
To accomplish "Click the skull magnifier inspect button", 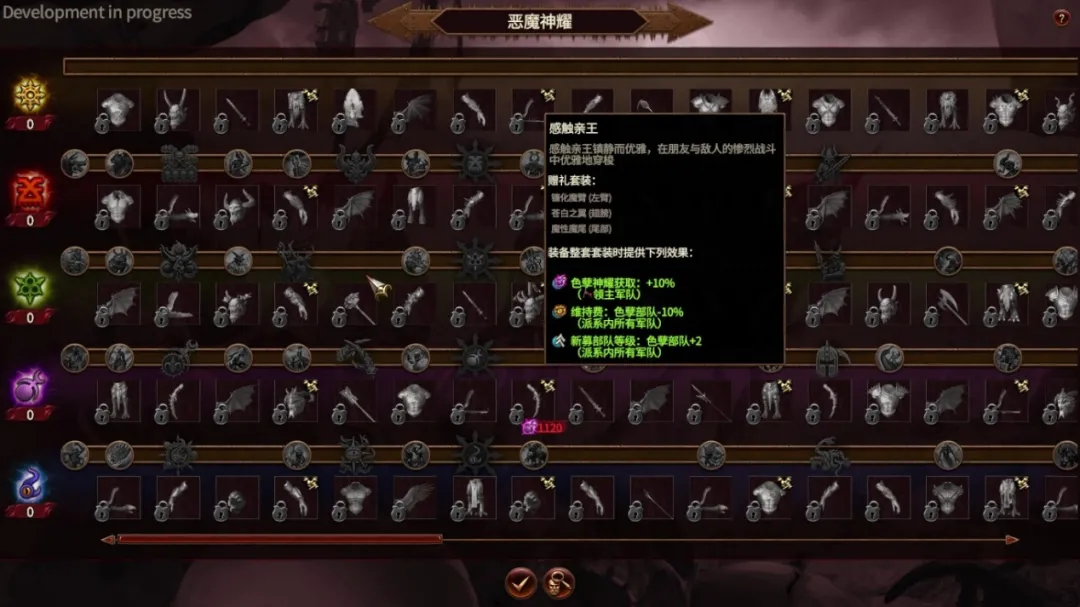I will tap(558, 582).
